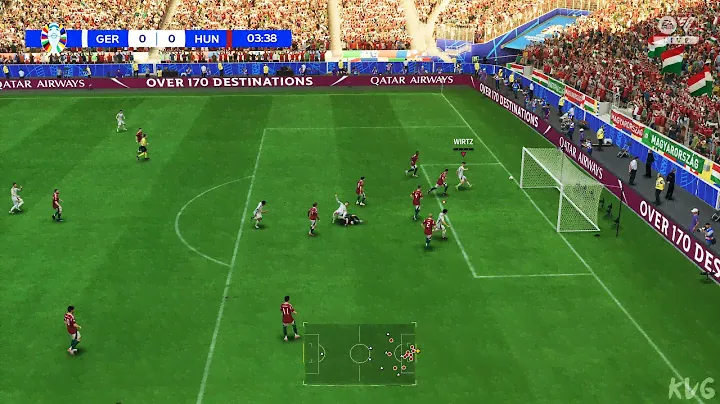Click the pitch radar minimap

pos(360,353)
